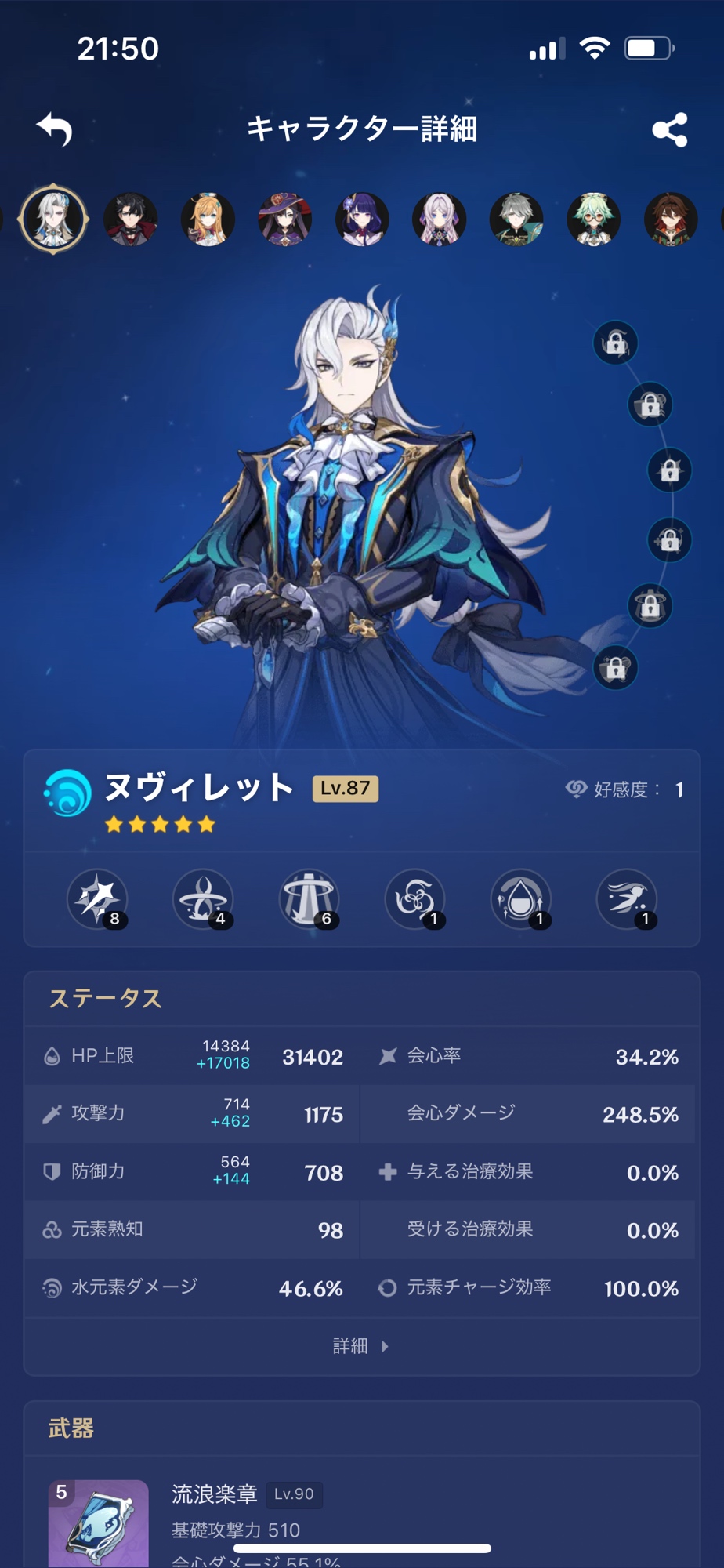Inspect the level 6 elemental burst talent
This screenshot has width=724, height=1568.
tap(309, 899)
